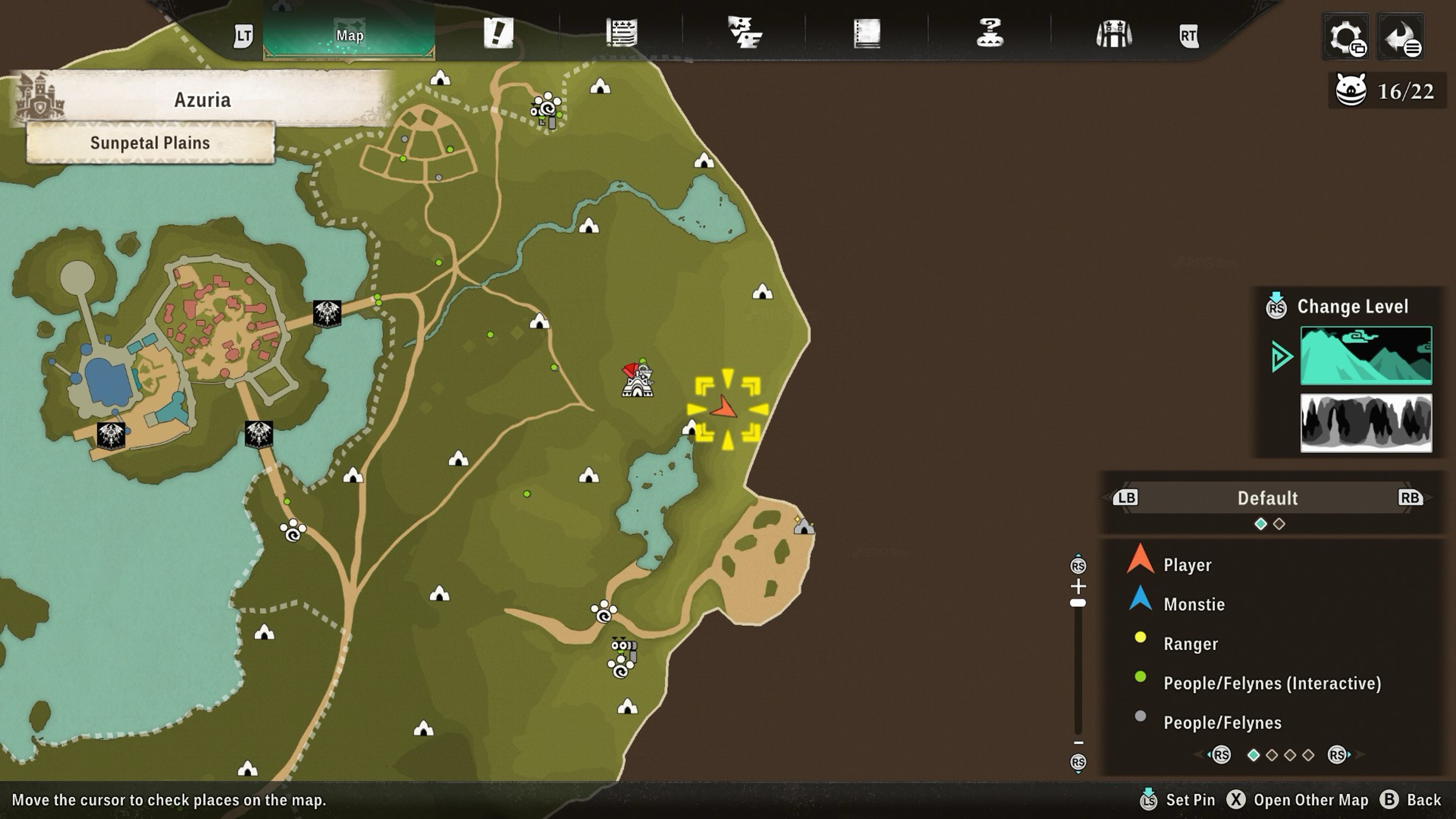Select the striped jersey tab

point(1113,34)
